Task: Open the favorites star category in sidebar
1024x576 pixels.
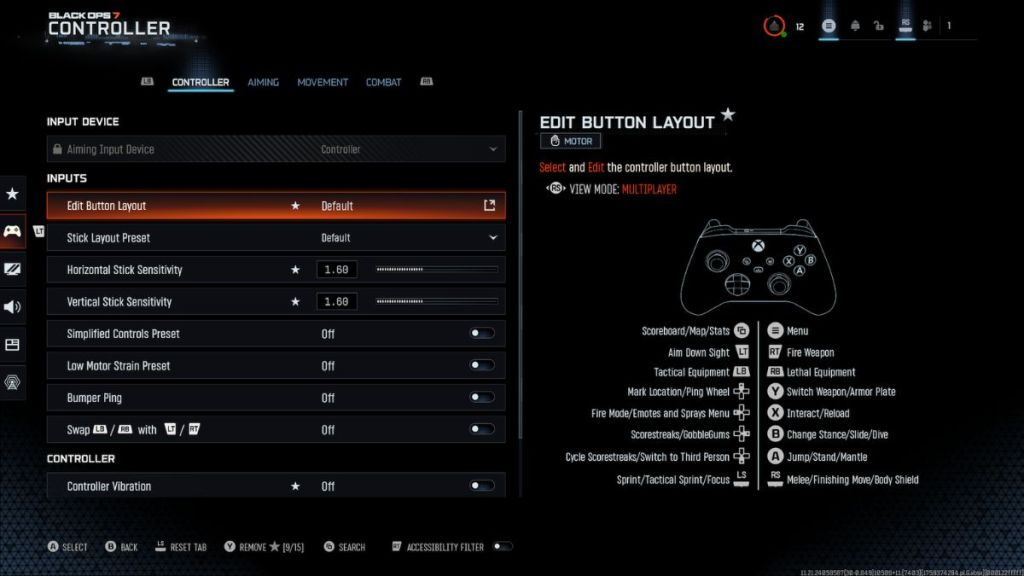Action: pyautogui.click(x=13, y=193)
